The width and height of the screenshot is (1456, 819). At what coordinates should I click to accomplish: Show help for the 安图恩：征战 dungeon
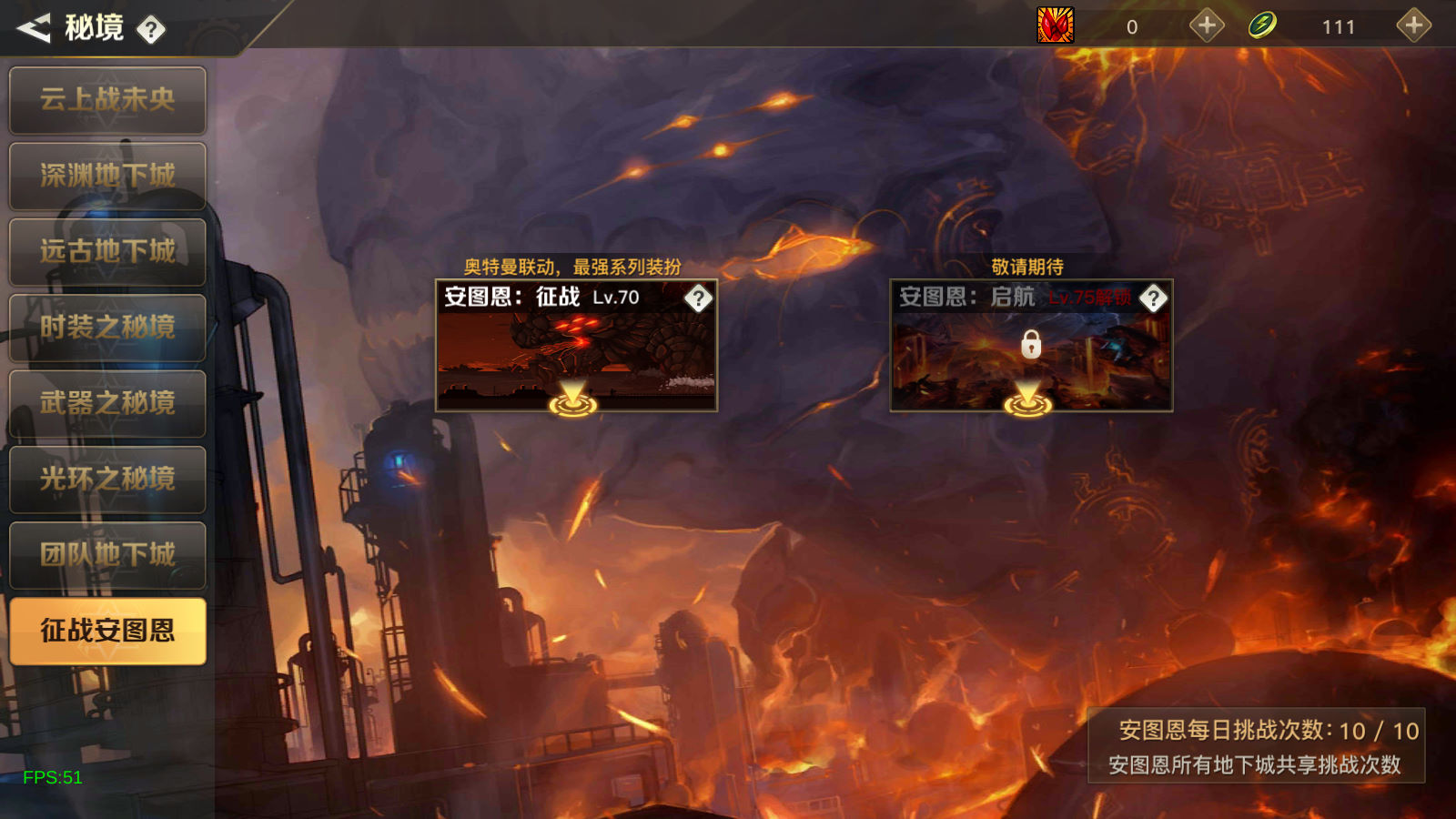[x=698, y=298]
